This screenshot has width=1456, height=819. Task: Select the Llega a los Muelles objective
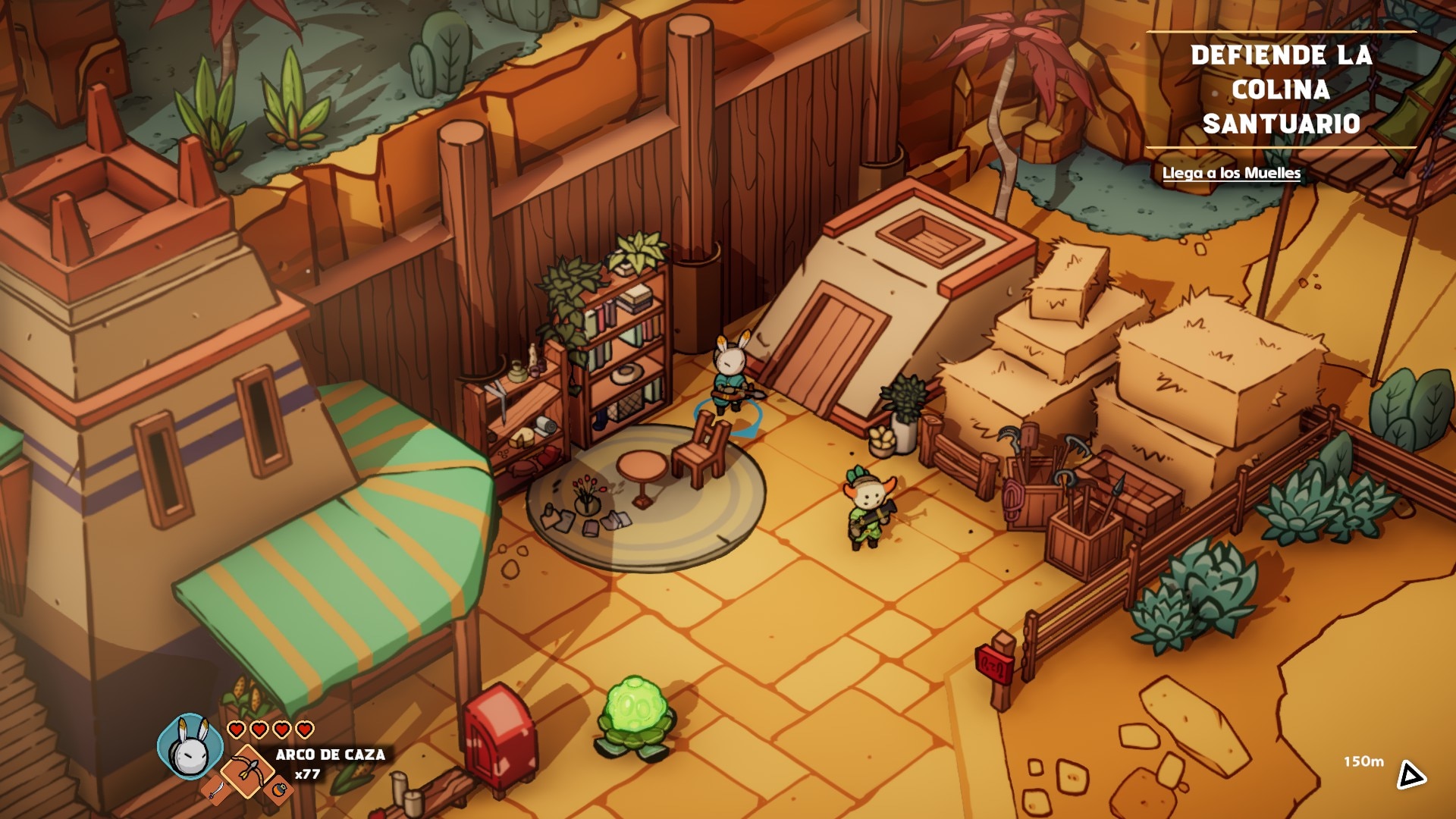coord(1231,173)
